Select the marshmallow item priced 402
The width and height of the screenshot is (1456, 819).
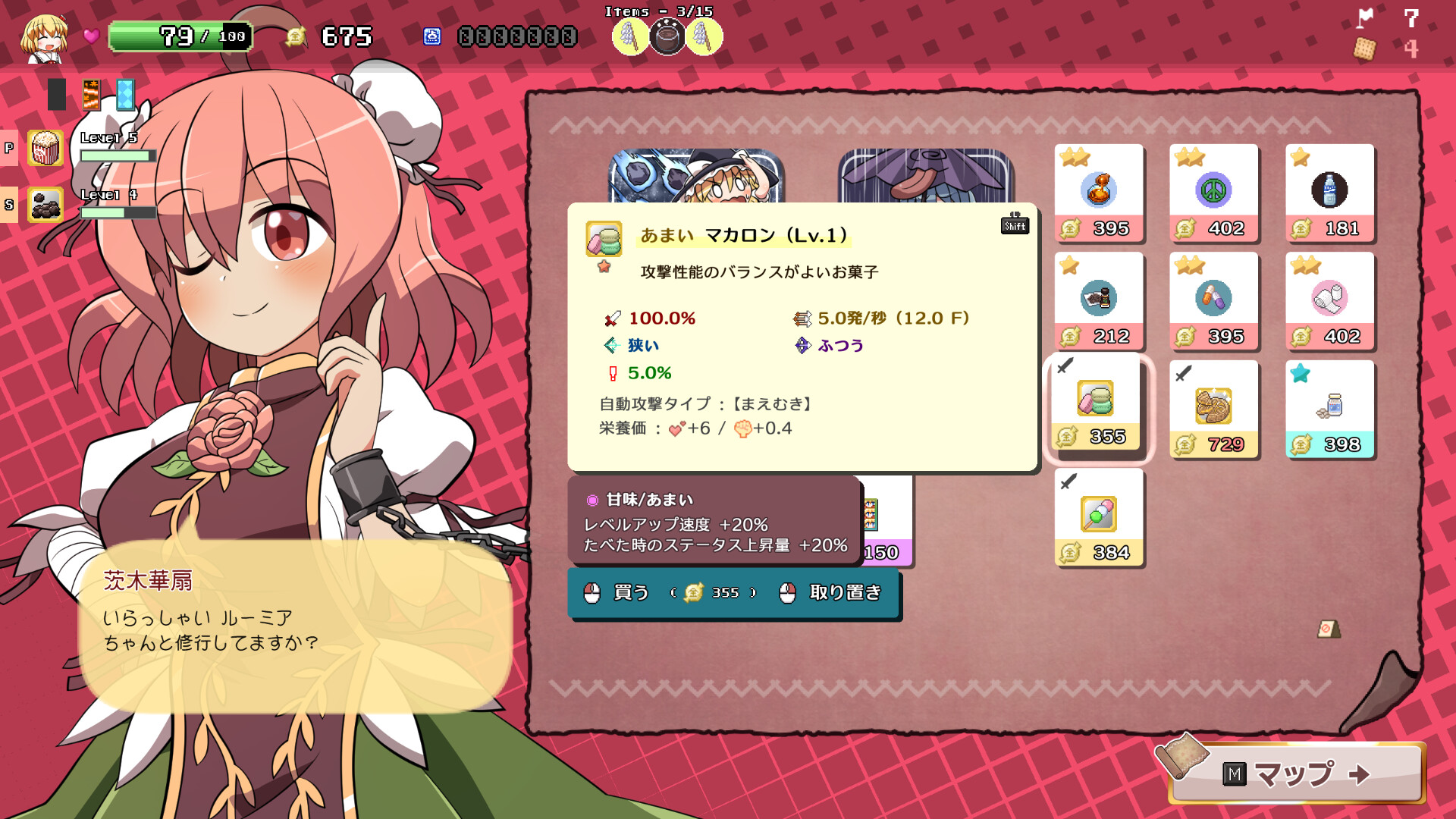coord(1329,301)
